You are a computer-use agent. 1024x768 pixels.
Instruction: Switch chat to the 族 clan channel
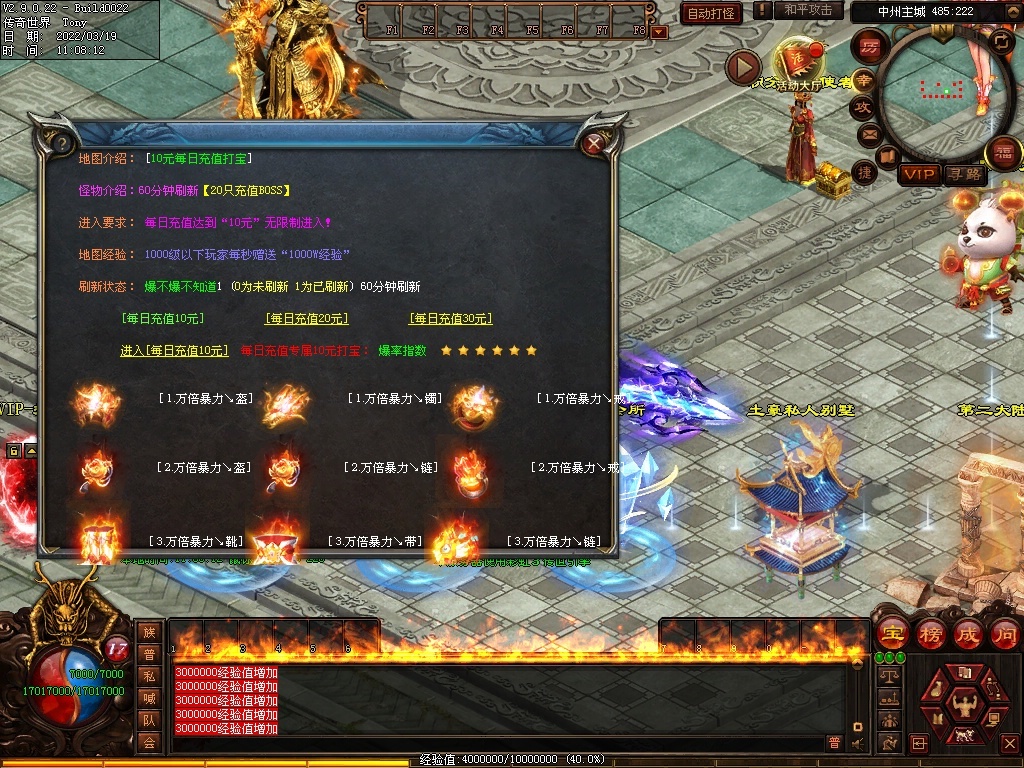149,632
